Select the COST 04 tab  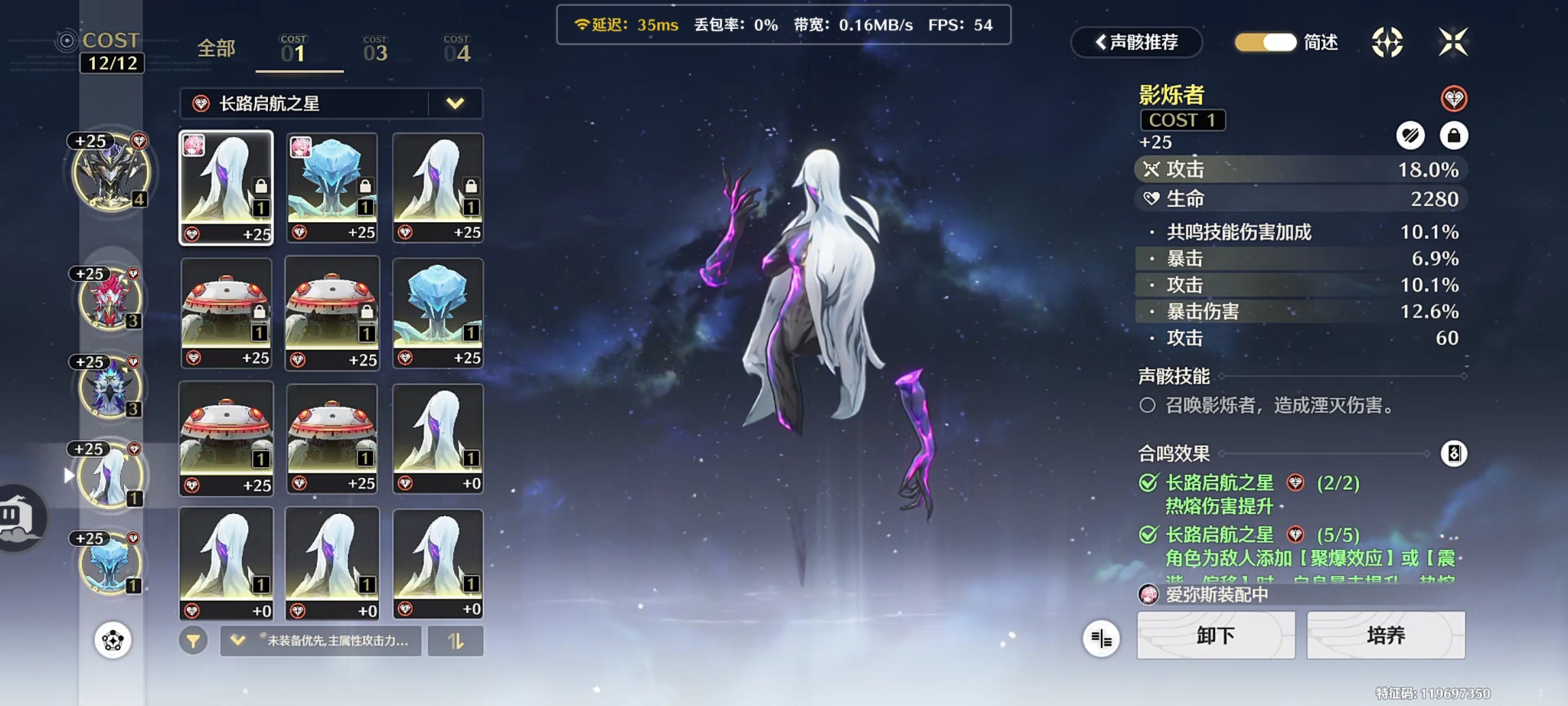pyautogui.click(x=457, y=50)
